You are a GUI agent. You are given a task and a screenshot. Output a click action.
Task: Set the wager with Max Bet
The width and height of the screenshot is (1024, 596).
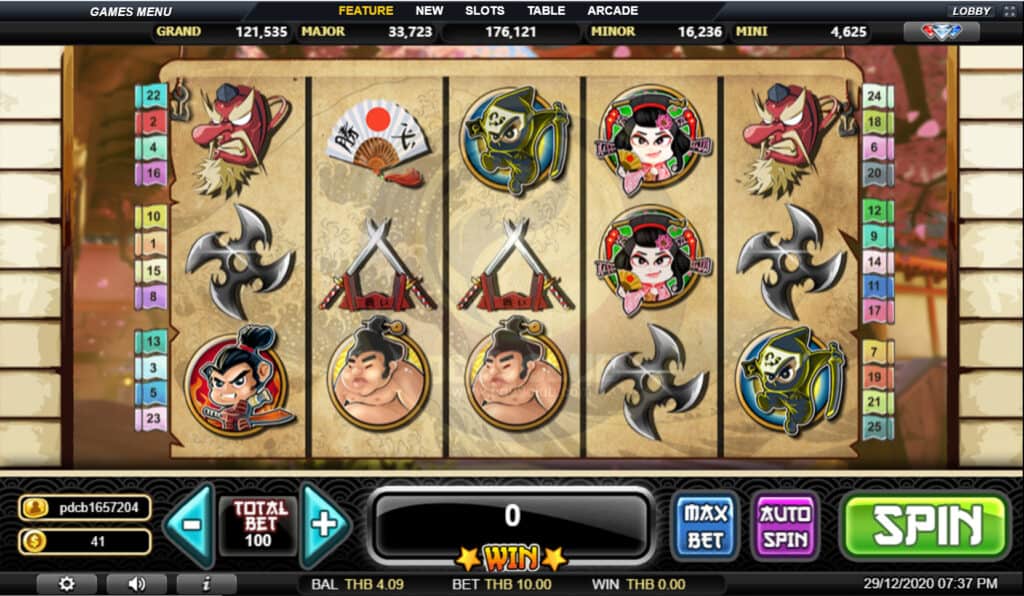[705, 525]
